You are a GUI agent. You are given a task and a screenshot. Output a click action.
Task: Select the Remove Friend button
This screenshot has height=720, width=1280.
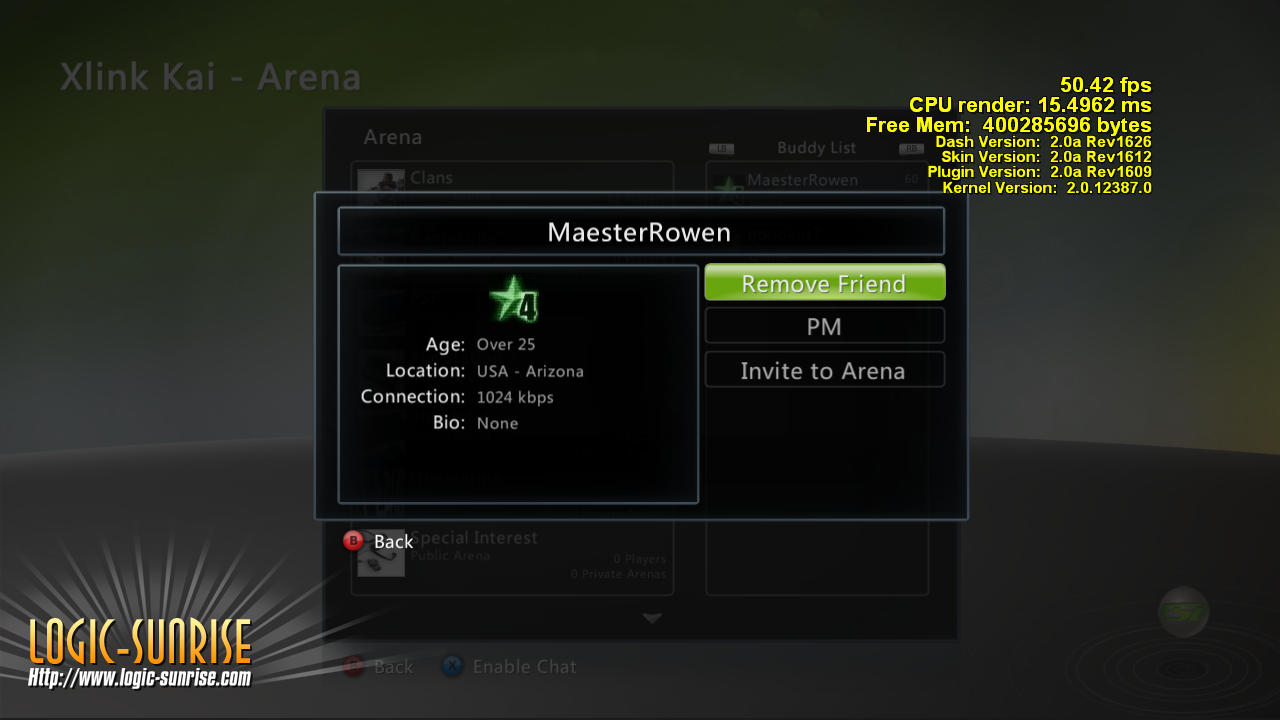[824, 283]
